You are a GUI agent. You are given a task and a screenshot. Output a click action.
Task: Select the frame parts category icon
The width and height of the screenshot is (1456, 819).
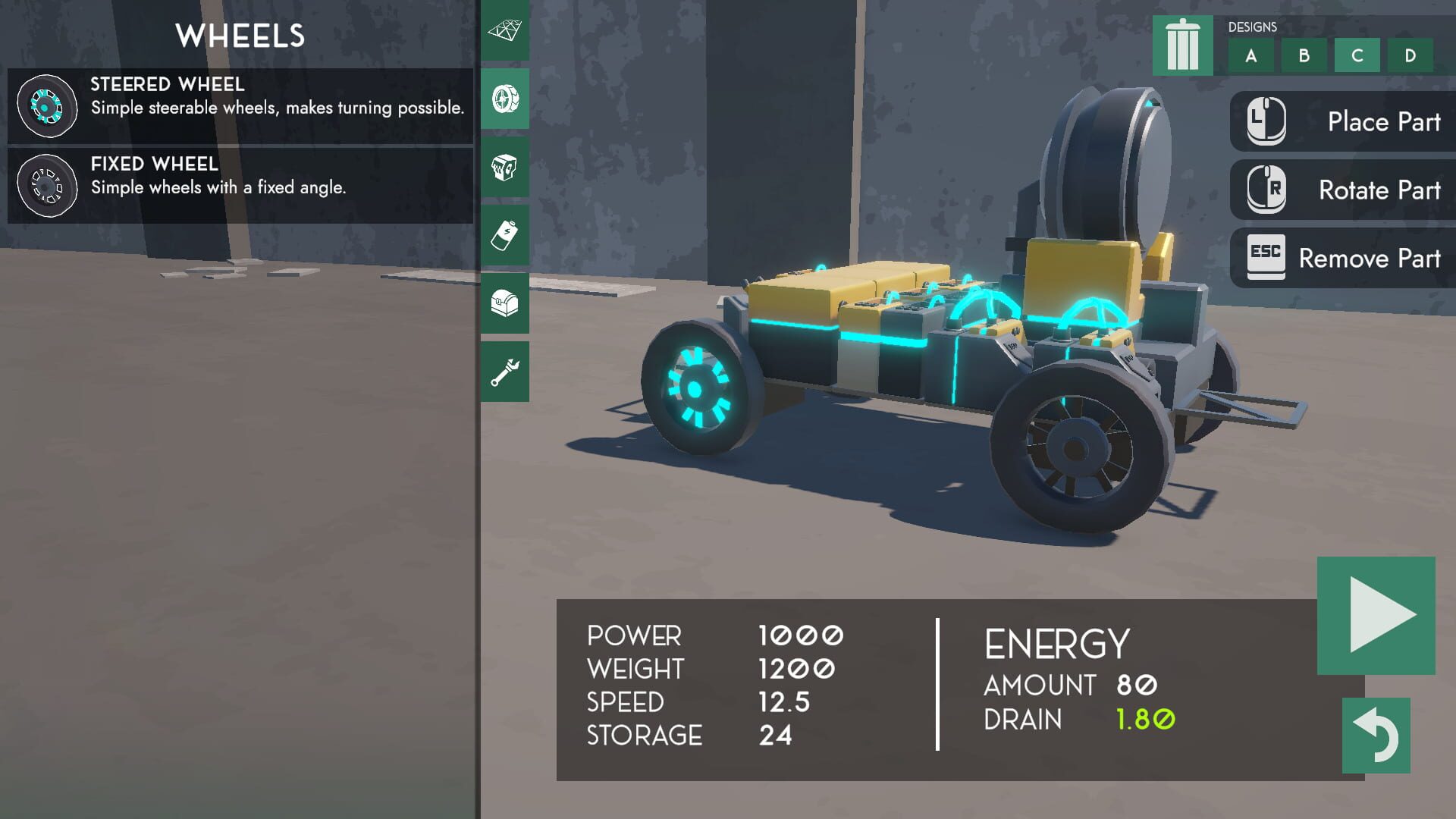[505, 30]
